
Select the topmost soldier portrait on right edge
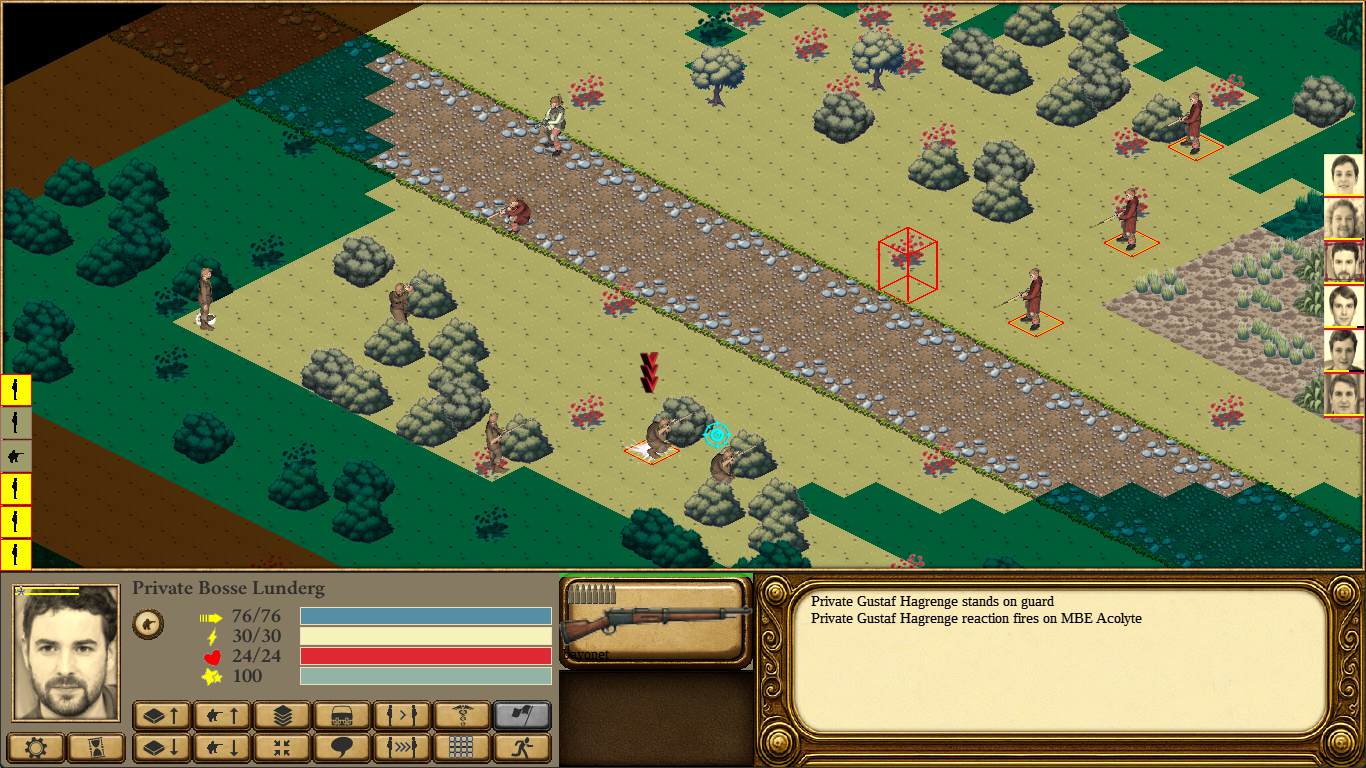coord(1344,175)
